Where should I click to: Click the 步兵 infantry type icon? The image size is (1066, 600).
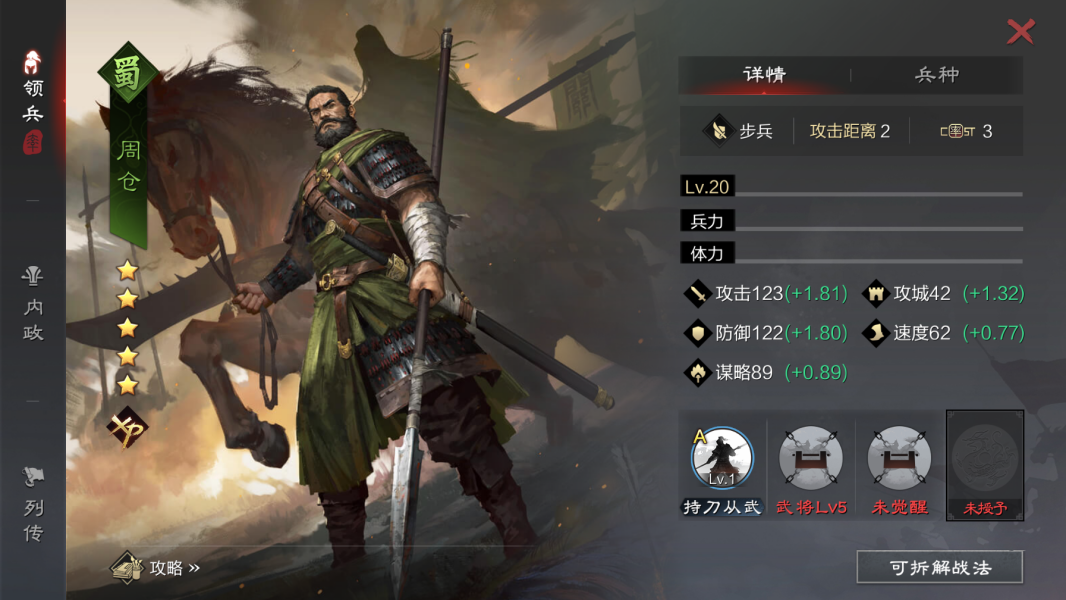click(x=719, y=131)
